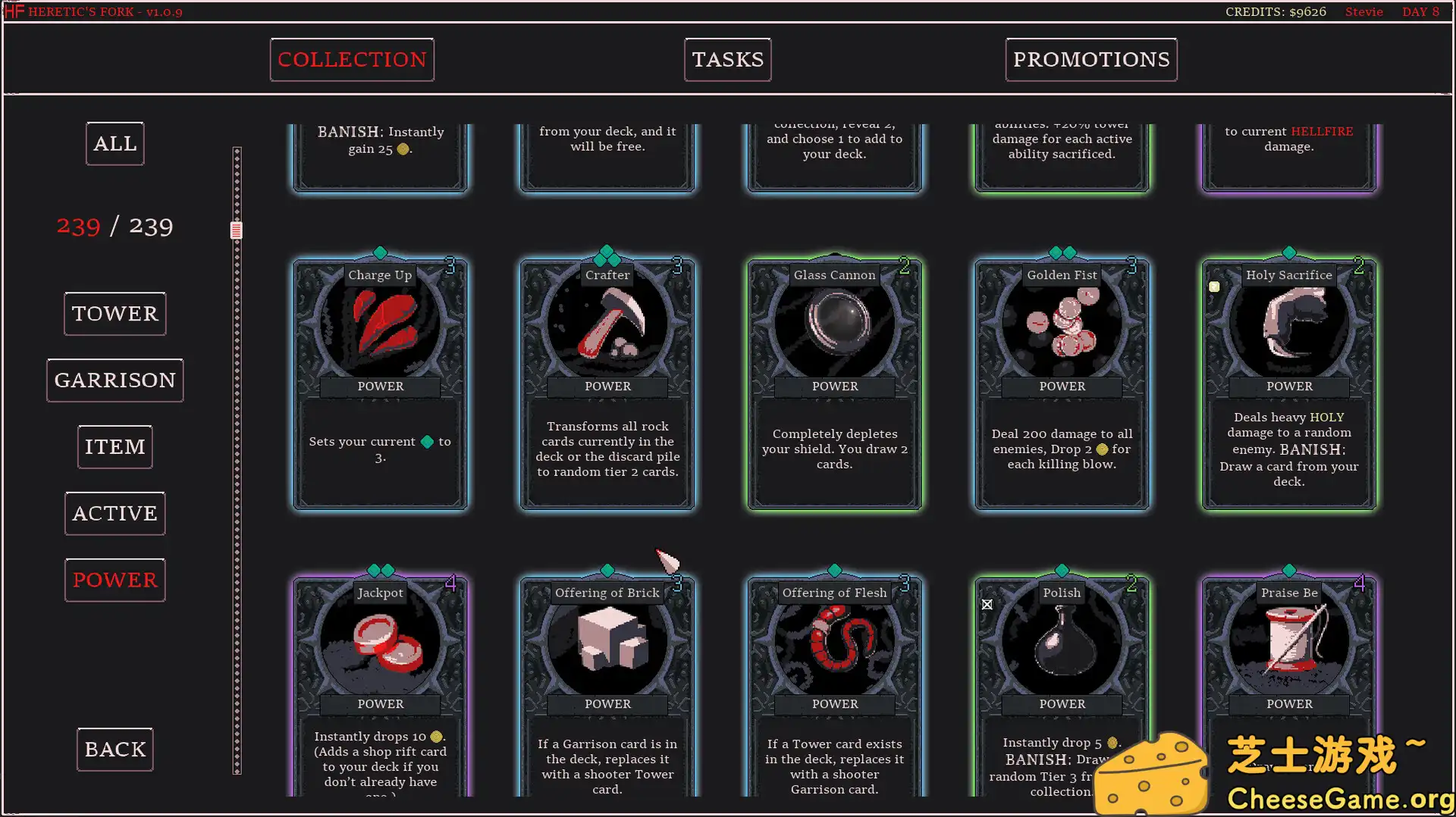Click the GARRISON filter button
Screen dimensions: 1456x817
click(115, 380)
